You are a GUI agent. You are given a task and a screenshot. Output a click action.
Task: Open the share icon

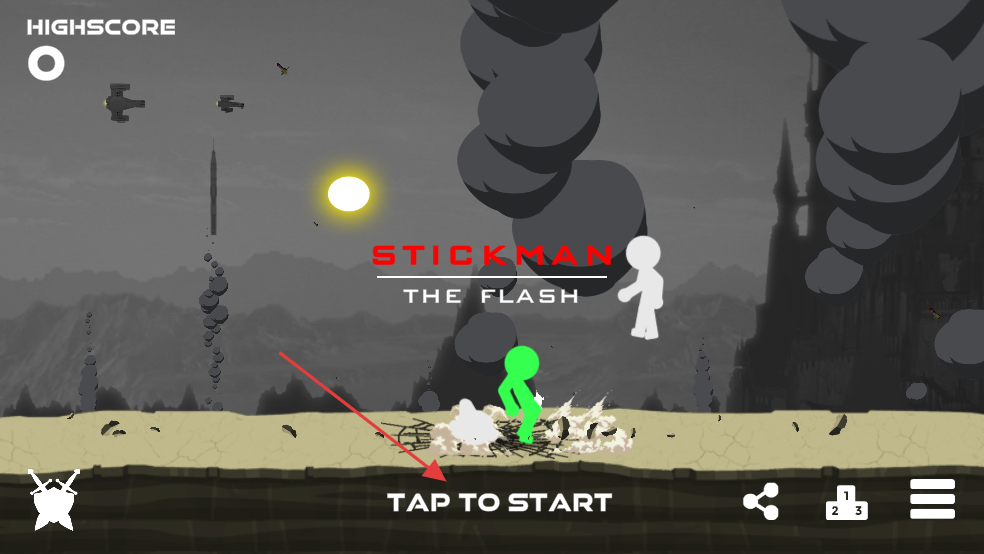click(x=761, y=502)
